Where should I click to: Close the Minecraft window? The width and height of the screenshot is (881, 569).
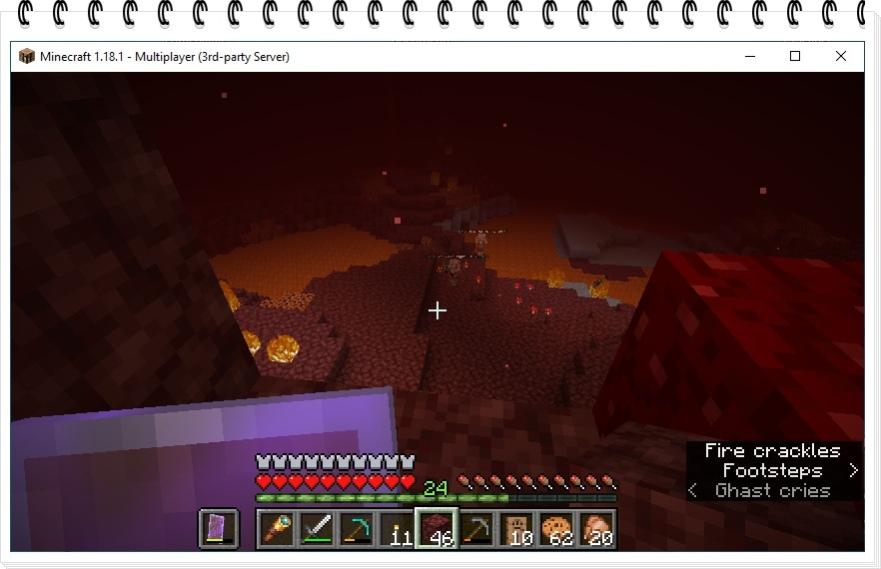point(841,56)
